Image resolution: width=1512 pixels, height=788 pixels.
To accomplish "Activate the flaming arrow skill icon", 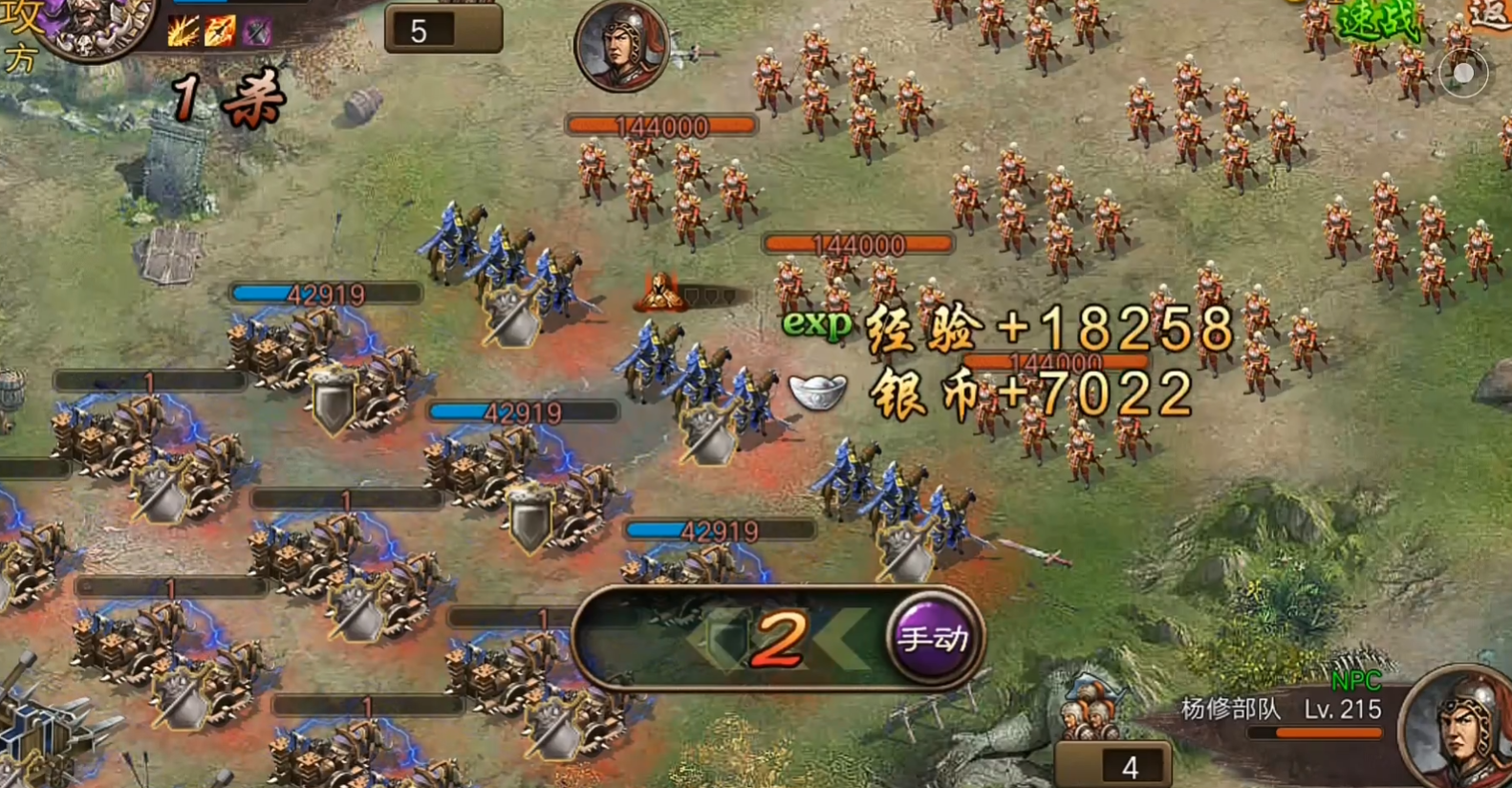I will click(x=220, y=32).
